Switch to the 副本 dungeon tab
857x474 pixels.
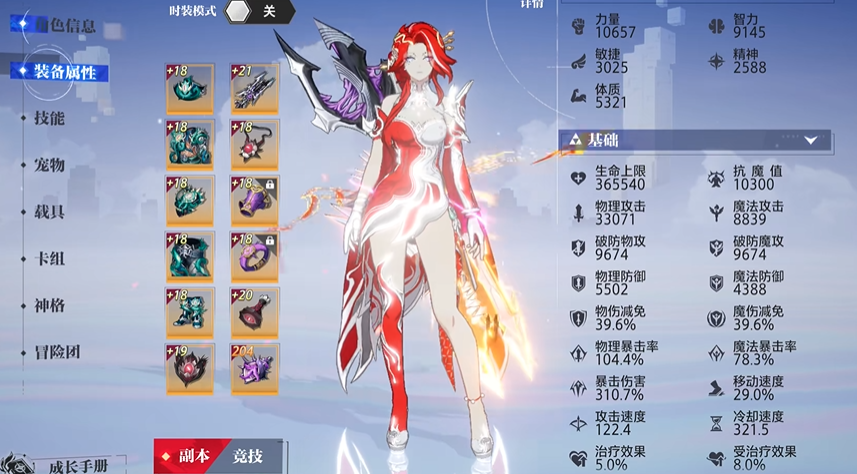[x=187, y=456]
